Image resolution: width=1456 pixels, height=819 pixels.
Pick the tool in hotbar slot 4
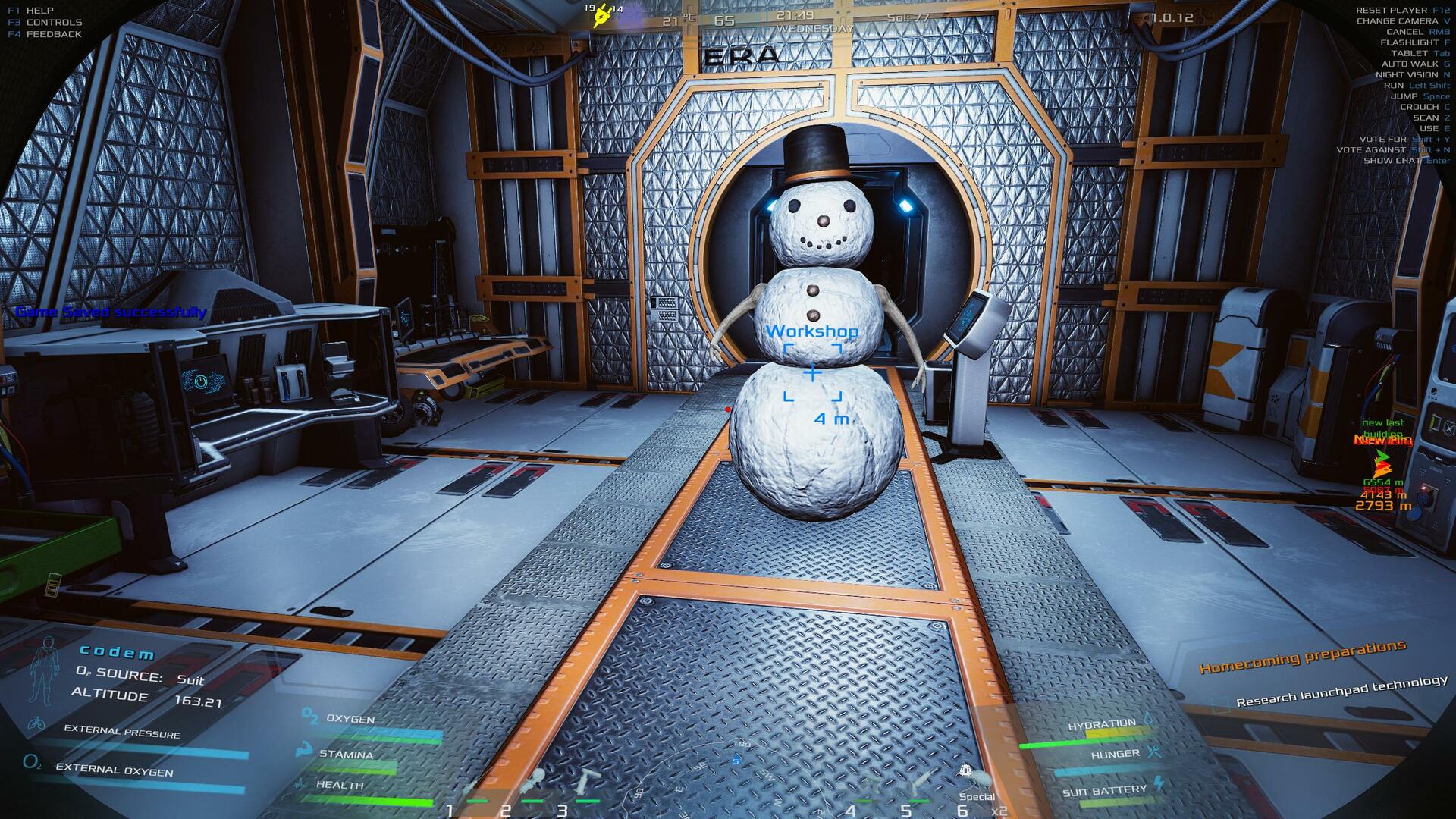pos(868,786)
